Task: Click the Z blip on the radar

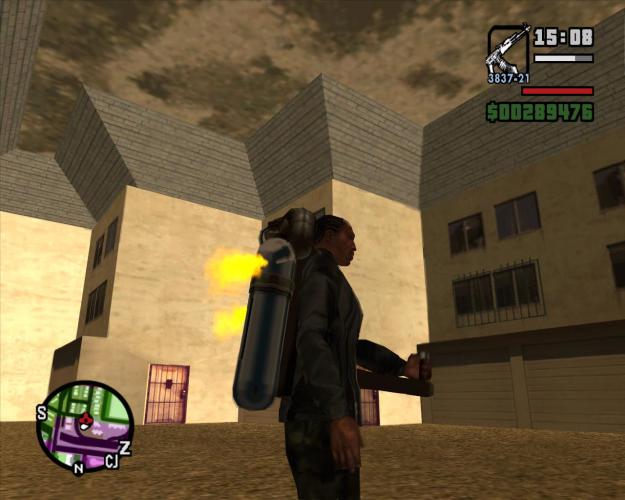Action: [125, 447]
